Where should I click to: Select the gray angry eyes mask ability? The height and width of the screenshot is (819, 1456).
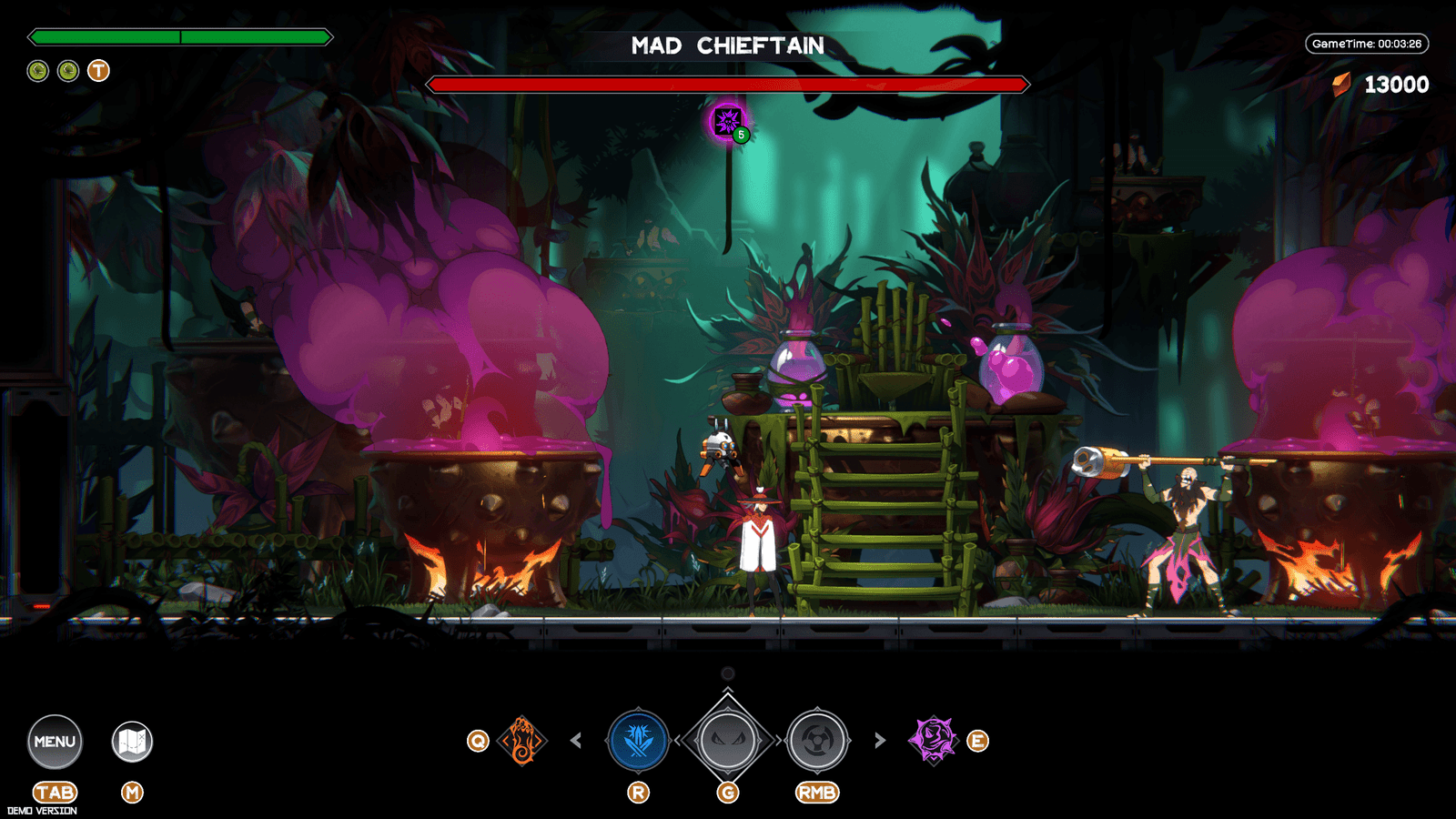727,741
